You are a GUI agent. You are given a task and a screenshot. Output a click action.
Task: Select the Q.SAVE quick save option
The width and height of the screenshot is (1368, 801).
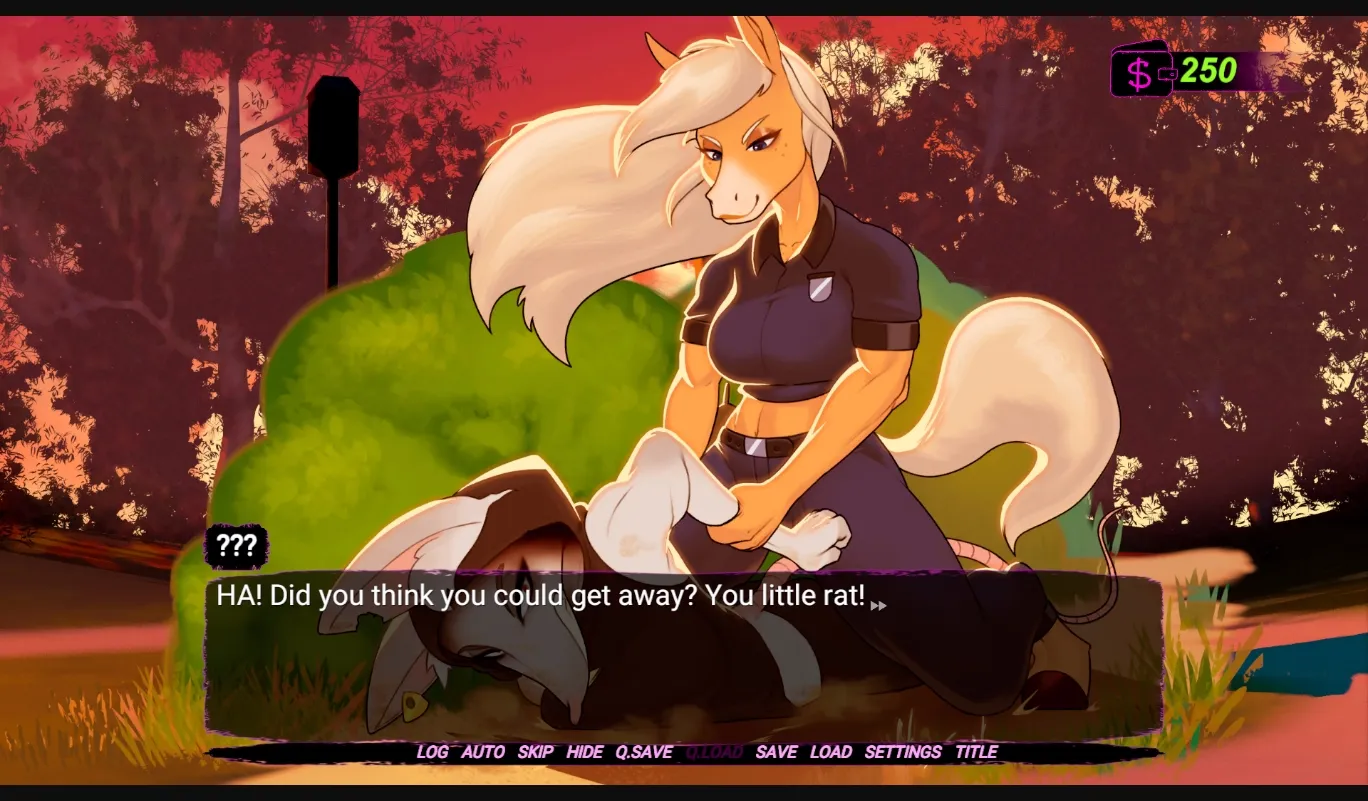[645, 752]
